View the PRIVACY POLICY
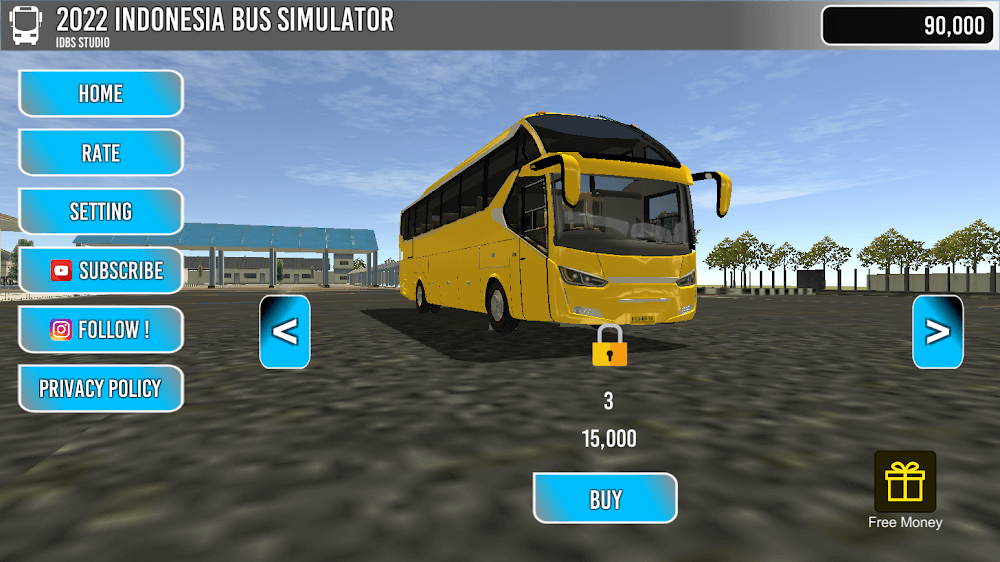This screenshot has width=1000, height=562. [x=100, y=389]
